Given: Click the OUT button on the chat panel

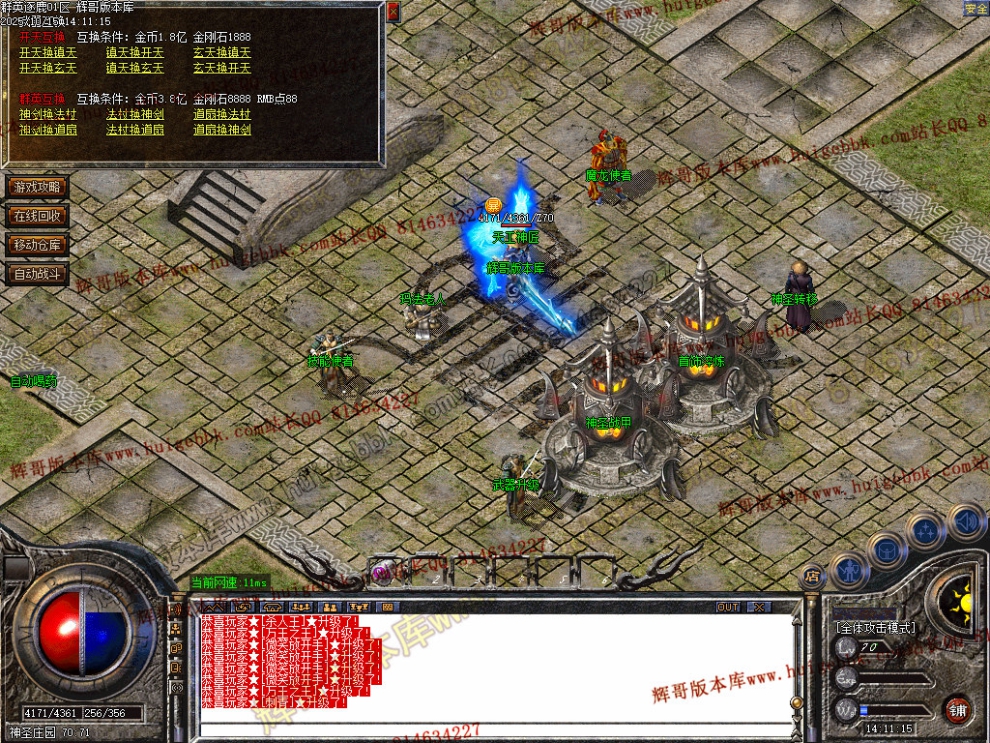Looking at the screenshot, I should [728, 607].
